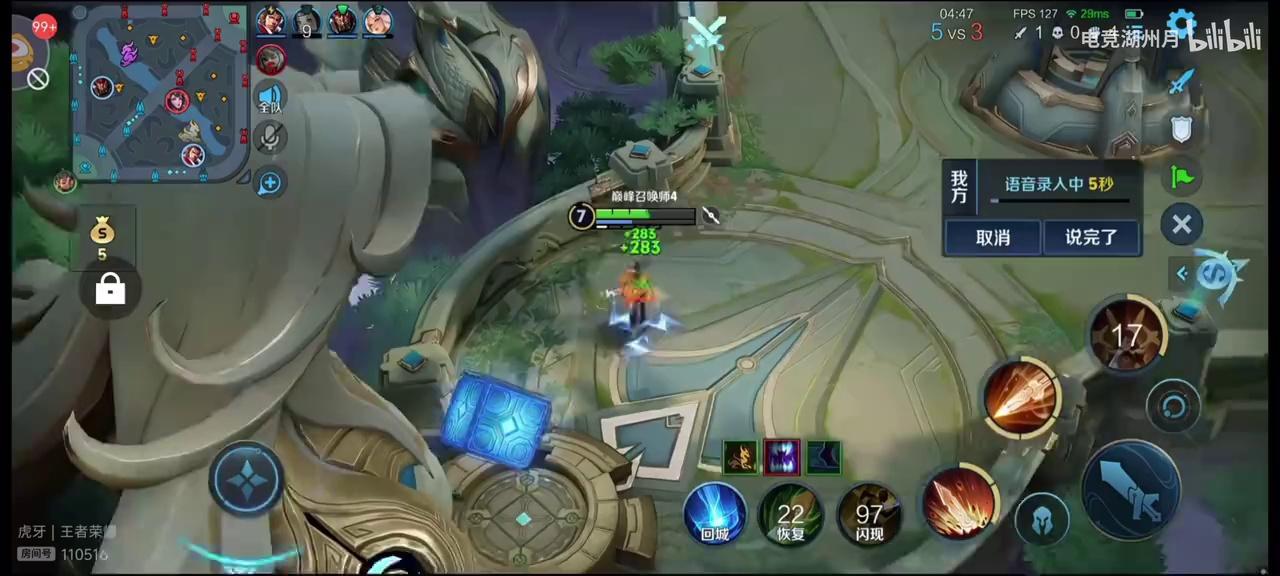This screenshot has height=576, width=1280.
Task: Toggle the 全队 team speaker button
Action: 270,96
